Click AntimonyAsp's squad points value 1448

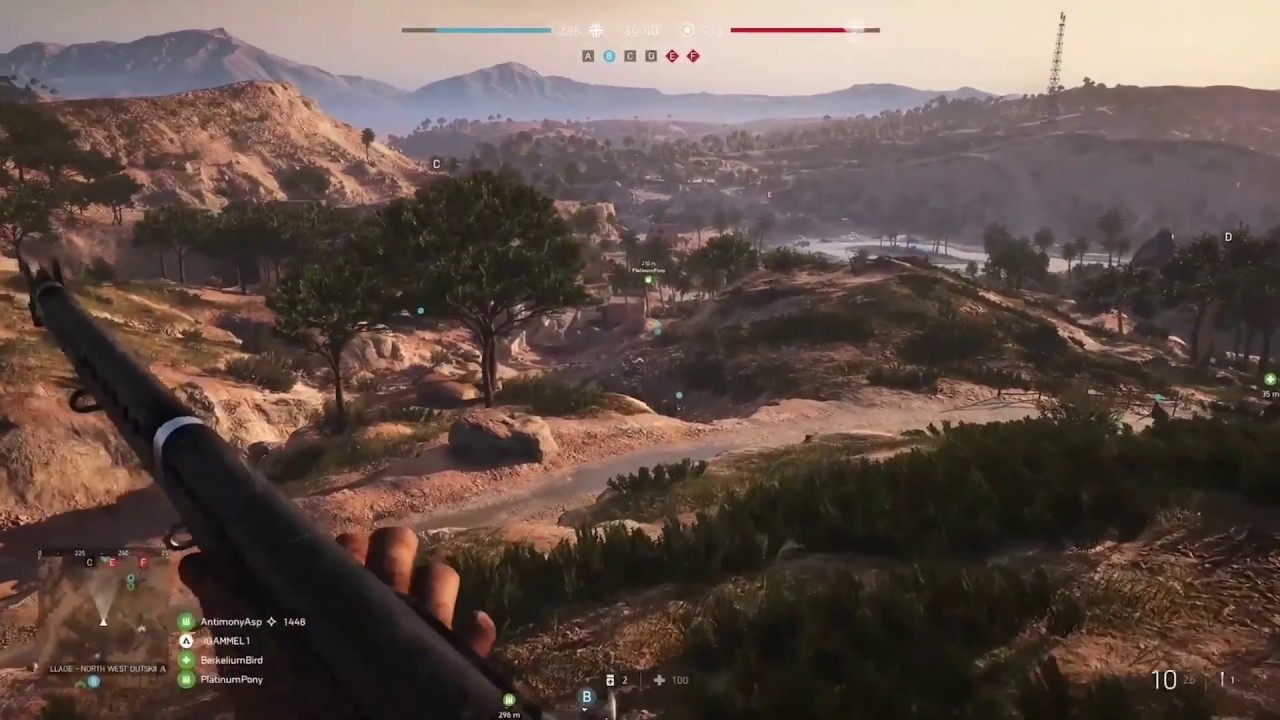click(x=293, y=621)
